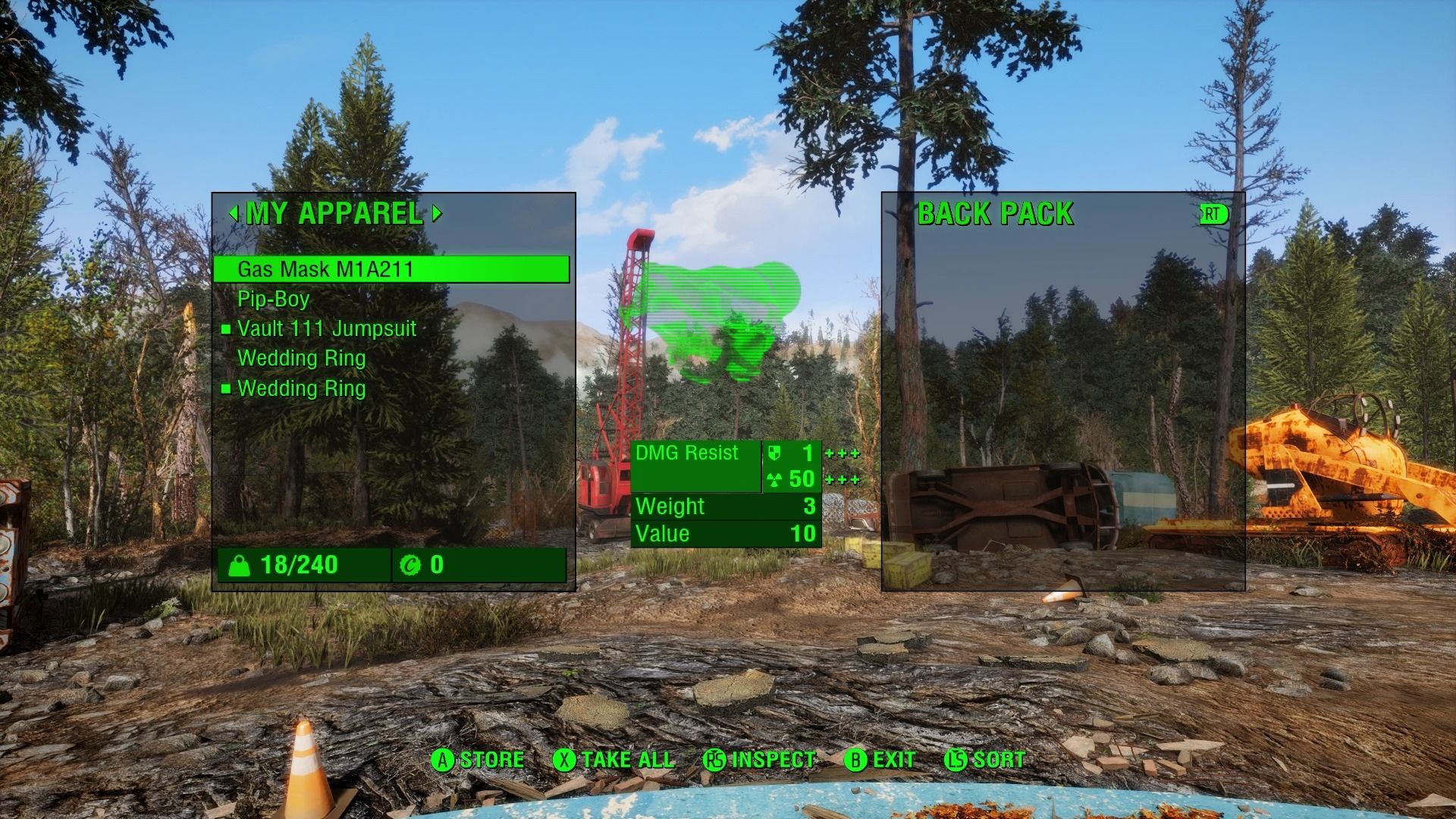Click the shield icon beside DMG Resist
1456x819 pixels.
(773, 453)
